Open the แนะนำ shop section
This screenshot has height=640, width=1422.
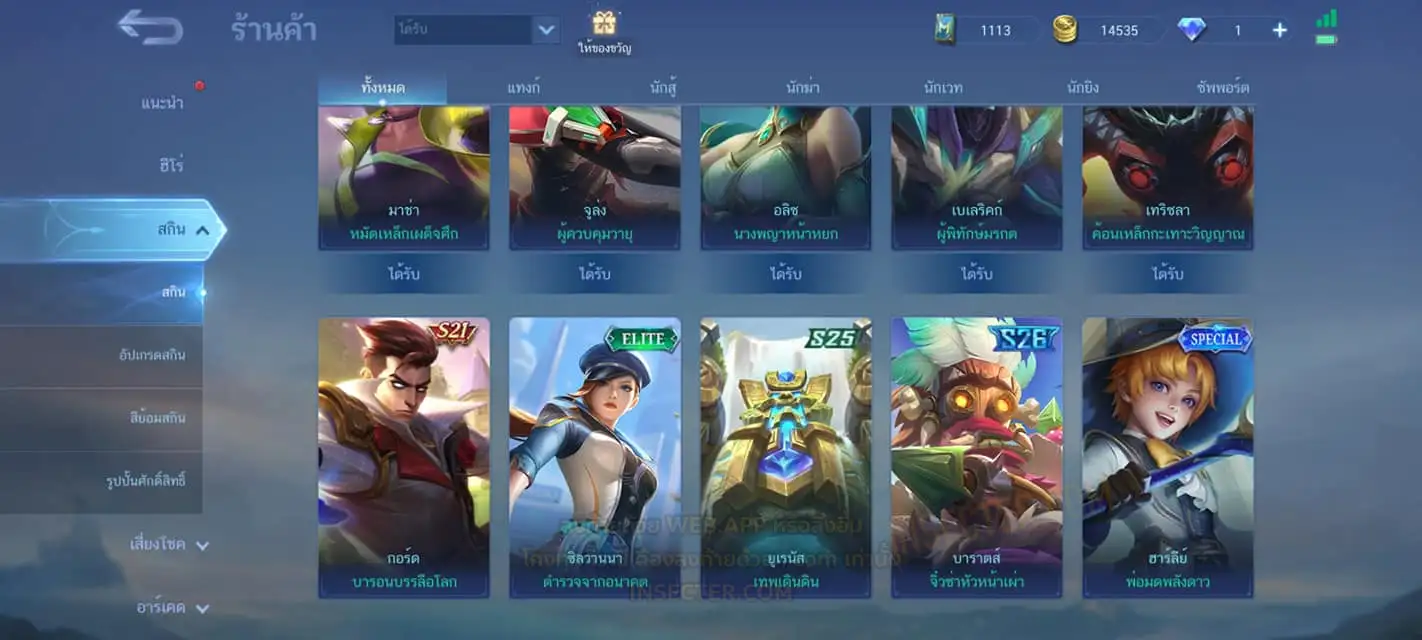(x=162, y=103)
